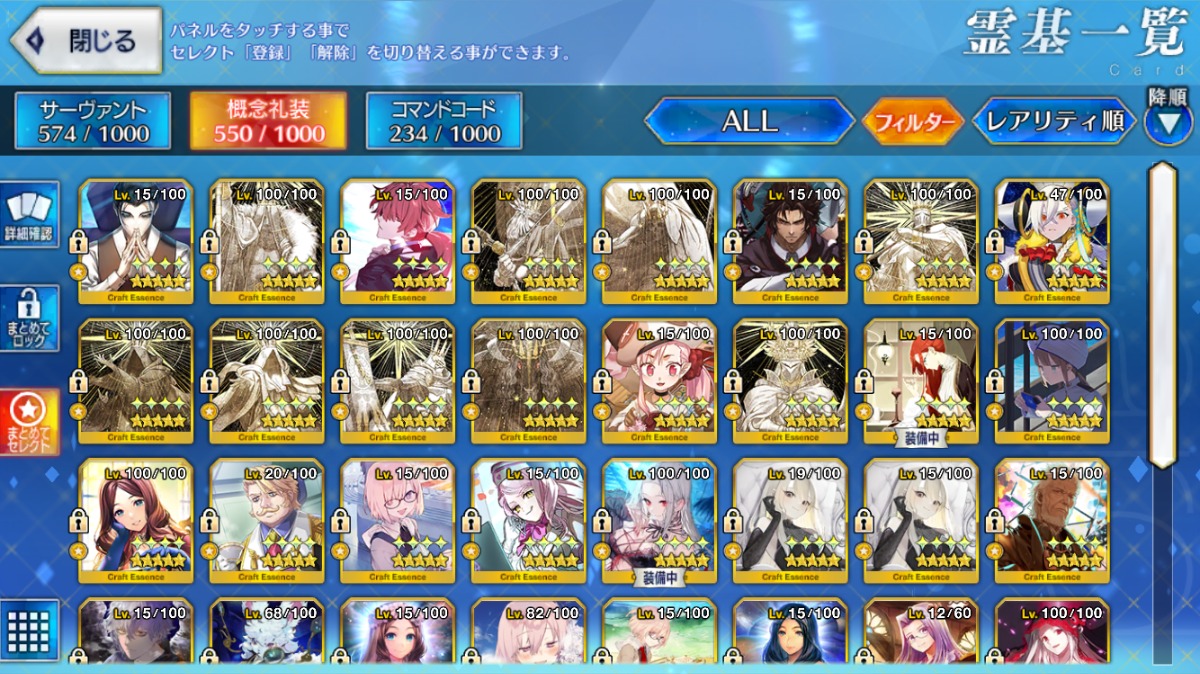This screenshot has height=674, width=1200.
Task: Change sorting via レアリティ順 button
Action: coord(1054,121)
